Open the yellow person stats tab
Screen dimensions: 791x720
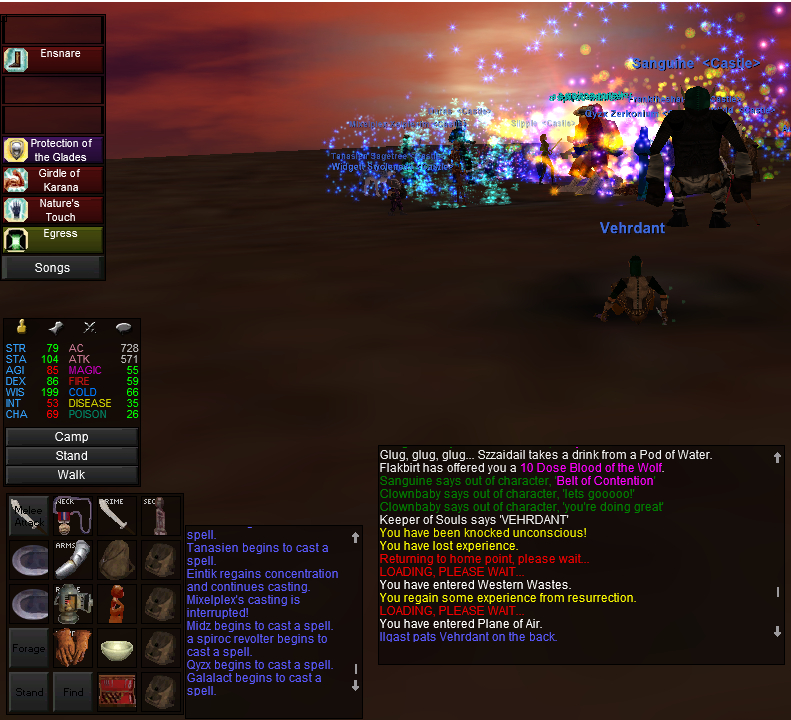[x=20, y=327]
